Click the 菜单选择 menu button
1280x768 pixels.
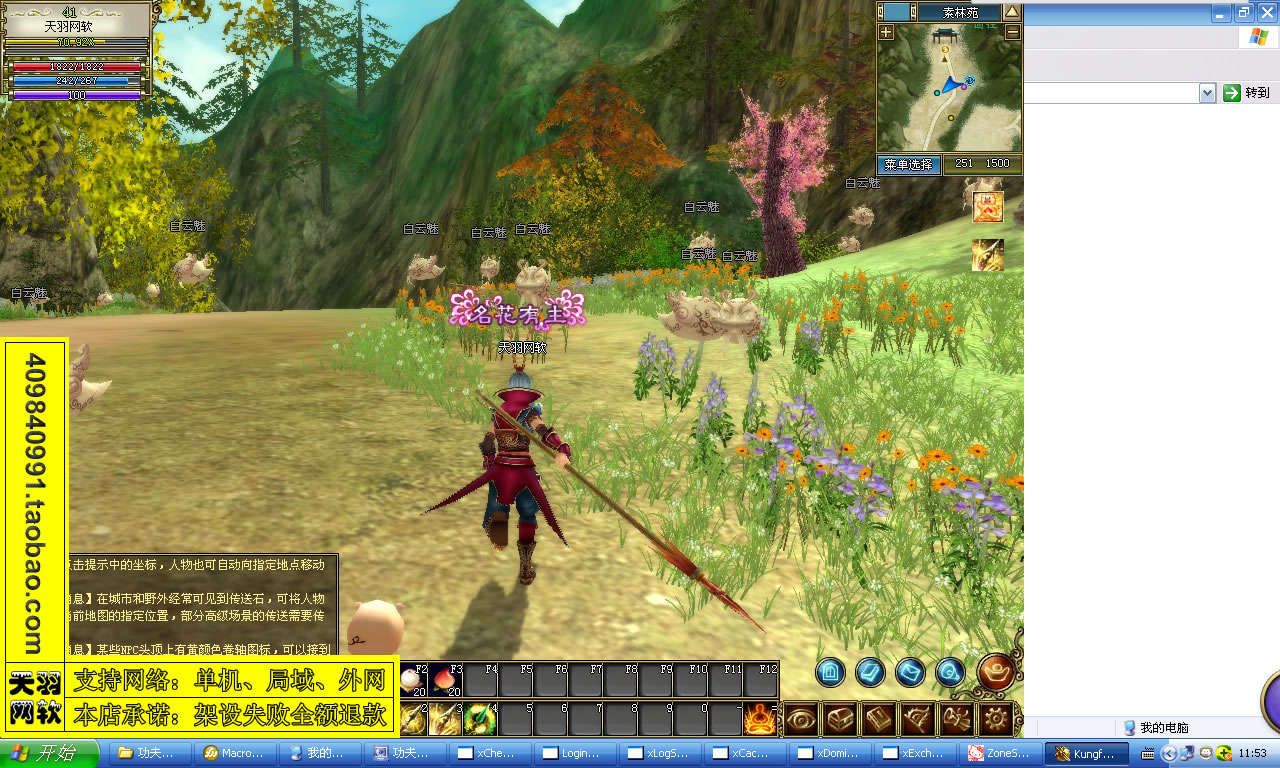pos(909,164)
